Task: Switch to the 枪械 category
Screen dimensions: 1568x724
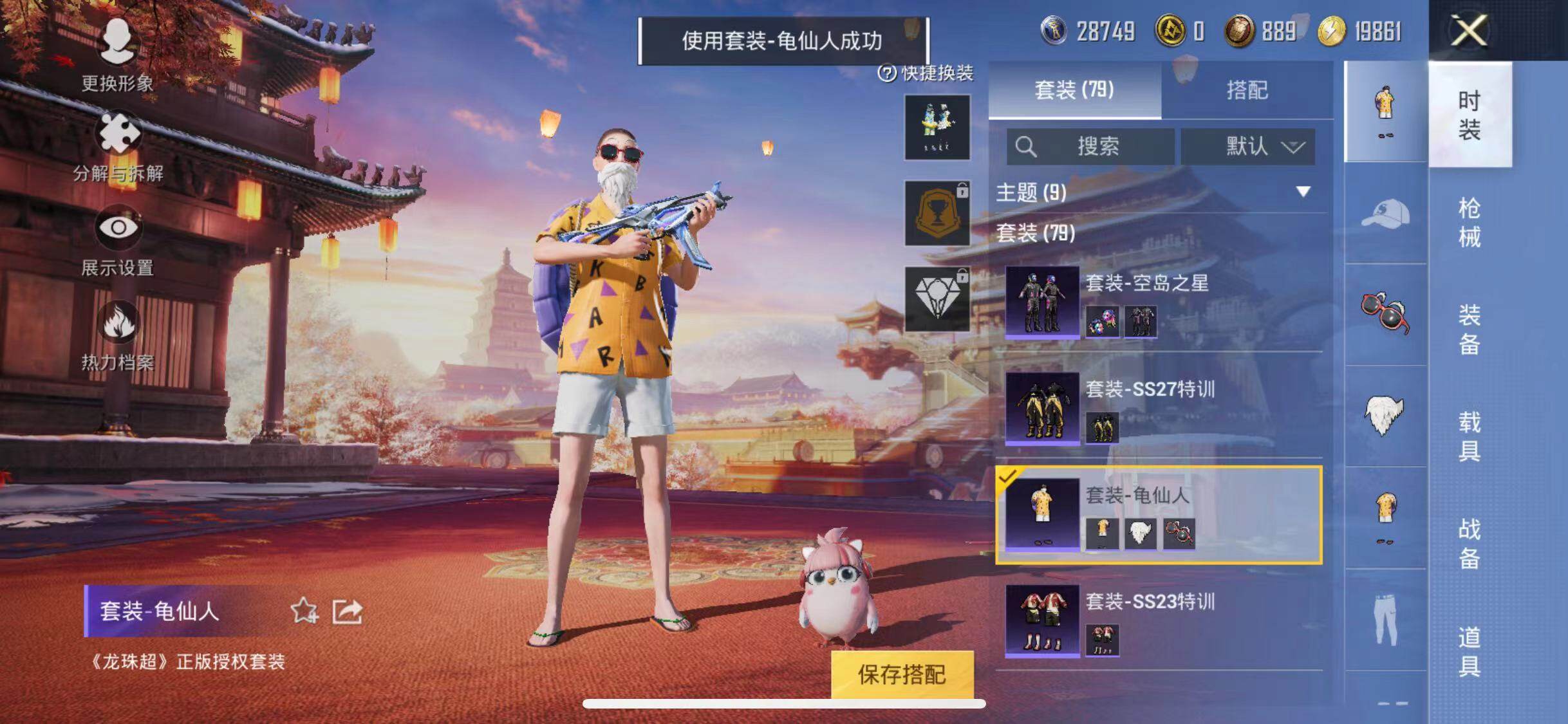Action: pos(1469,223)
